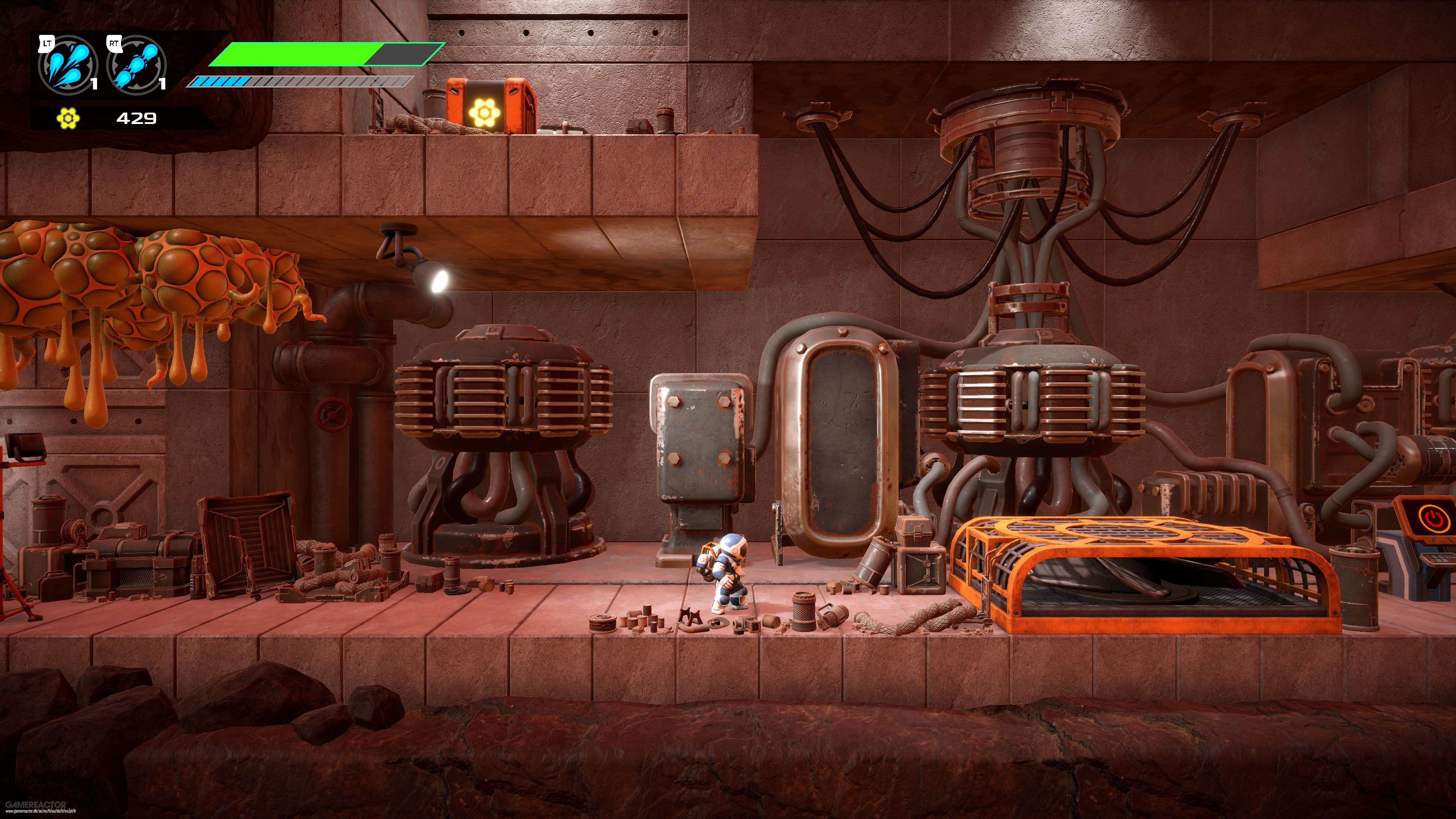1456x819 pixels.
Task: Click the blue energy progress bar
Action: point(237,81)
